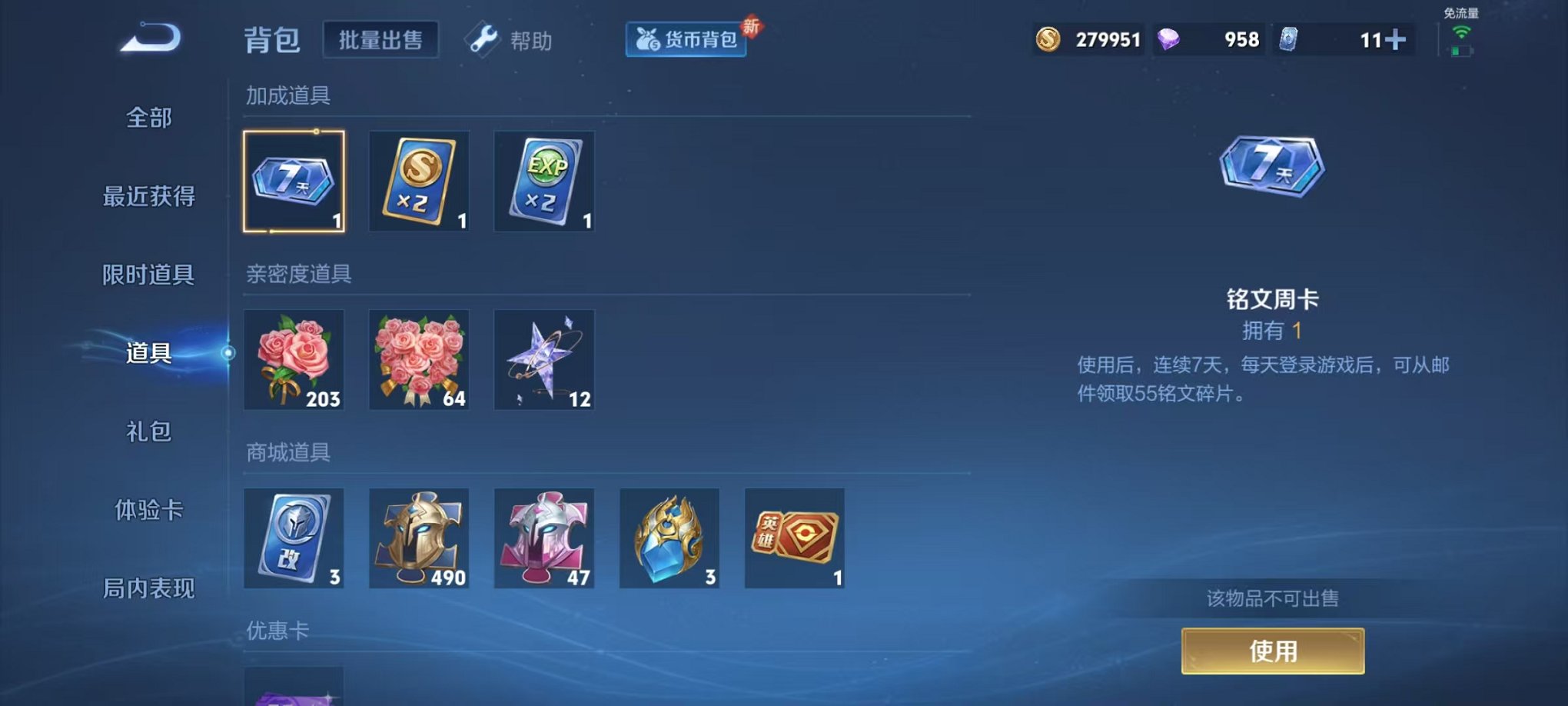This screenshot has width=1568, height=706.
Task: Select the gold helmet item with 490 count
Action: [420, 539]
